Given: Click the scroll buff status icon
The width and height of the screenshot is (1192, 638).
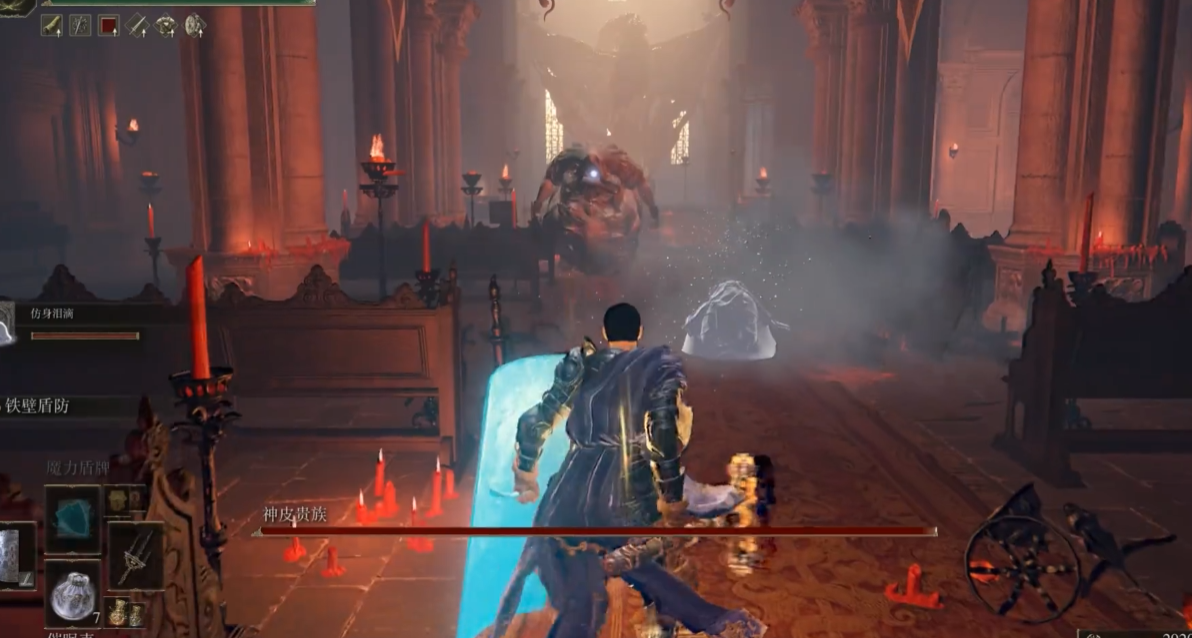Looking at the screenshot, I should click(51, 25).
